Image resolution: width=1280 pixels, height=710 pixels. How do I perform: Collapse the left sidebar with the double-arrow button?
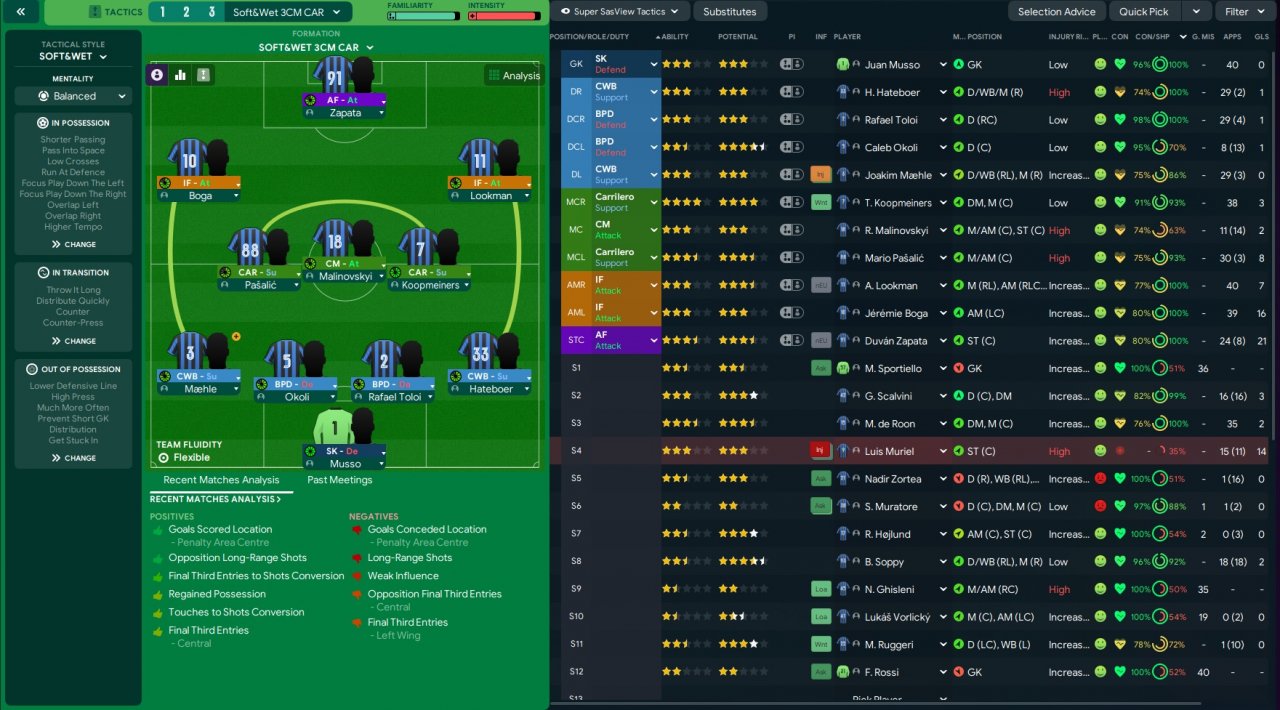21,12
